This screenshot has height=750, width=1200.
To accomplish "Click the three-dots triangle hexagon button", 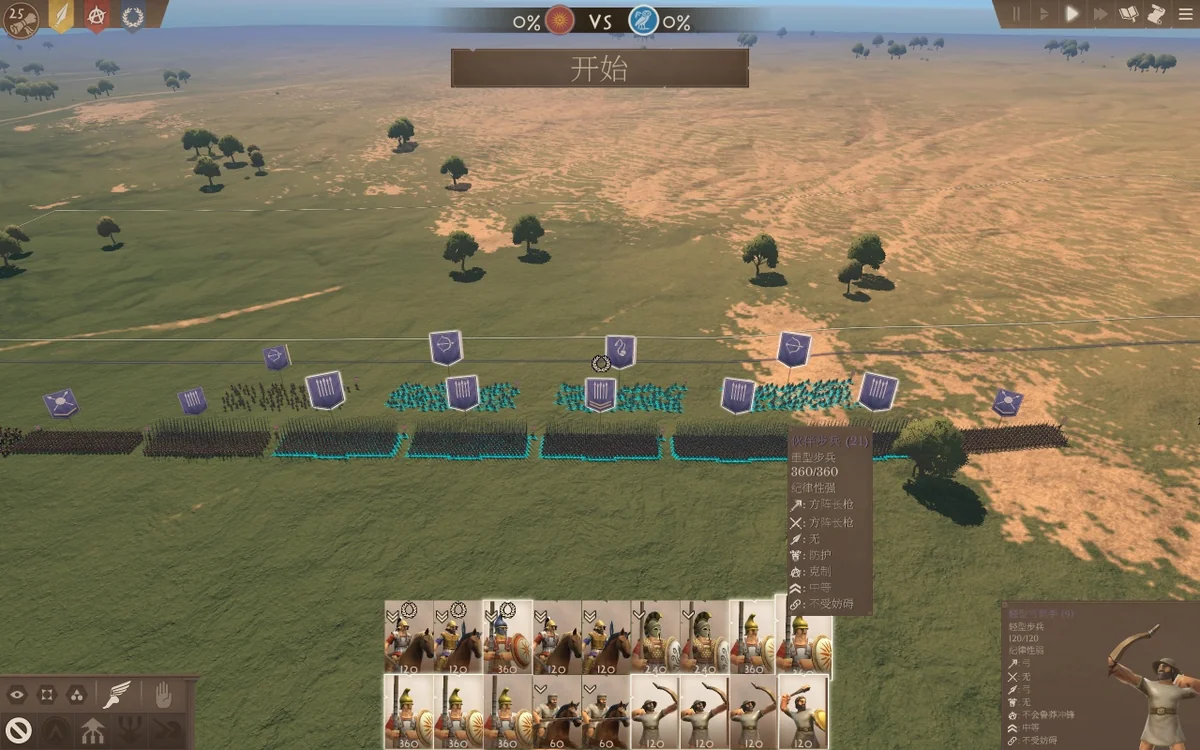I will point(76,694).
